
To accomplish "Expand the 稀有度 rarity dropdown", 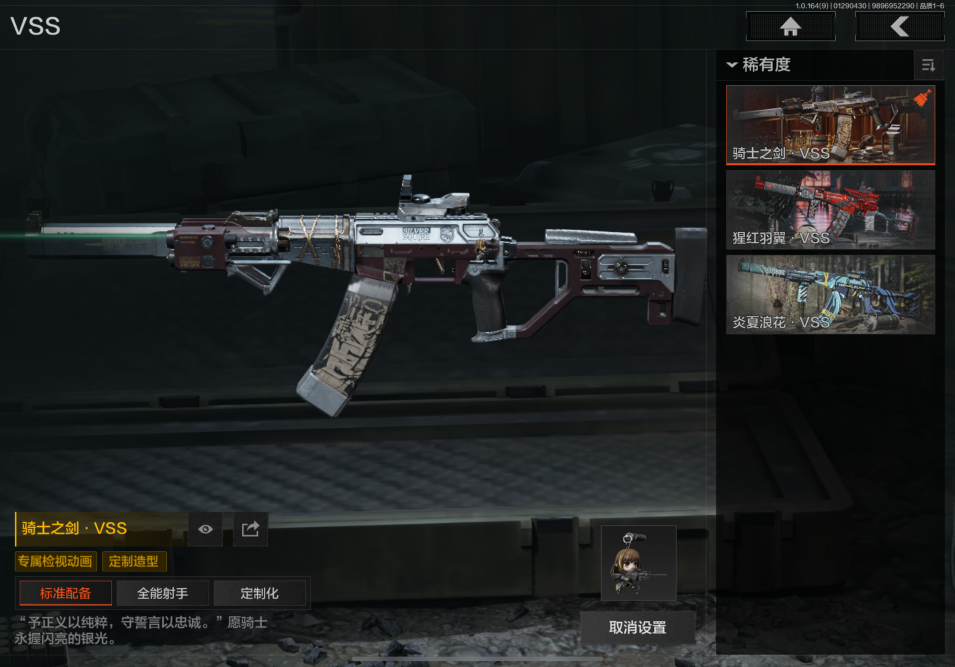I will 760,65.
